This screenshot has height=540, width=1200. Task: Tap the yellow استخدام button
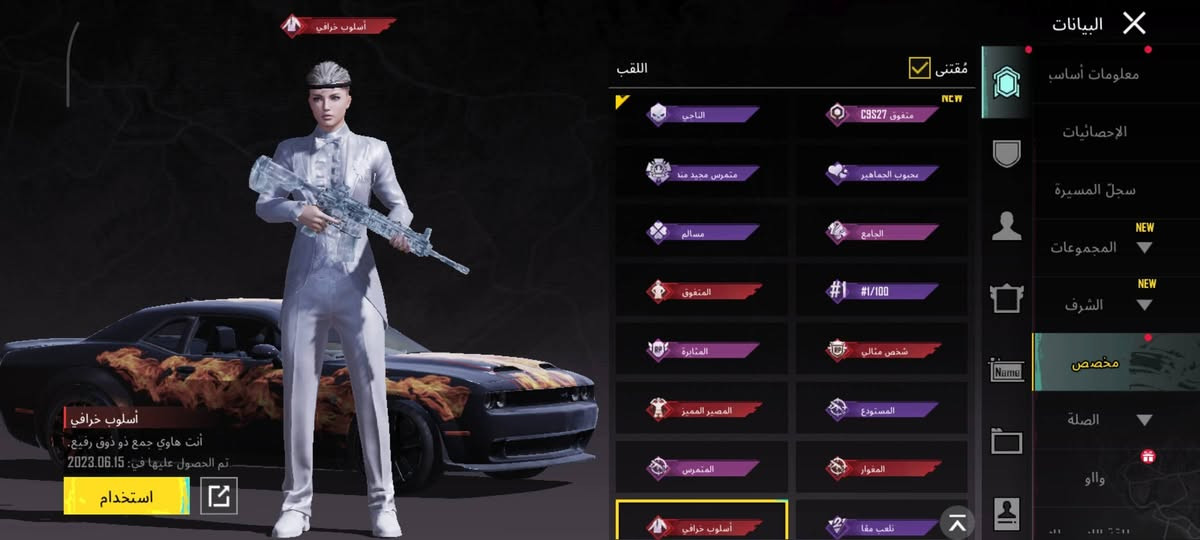[126, 496]
